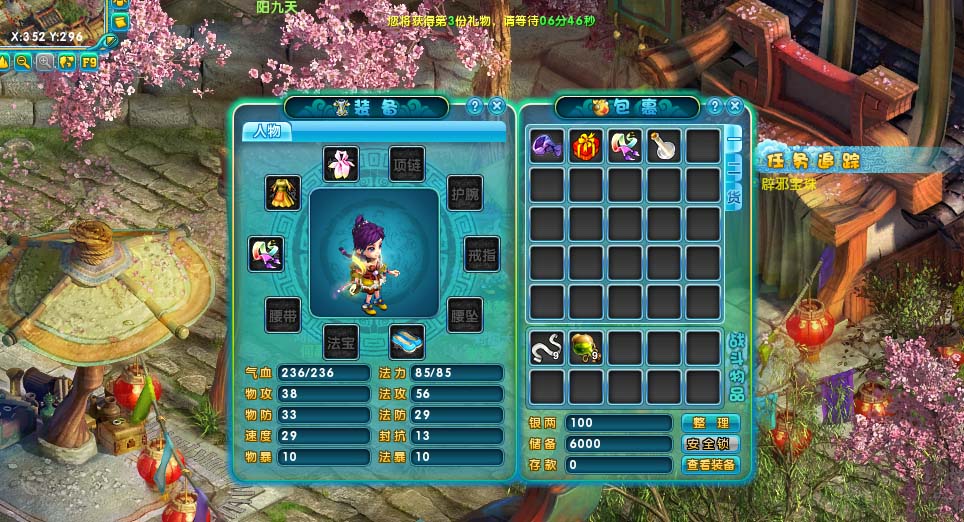
Task: Click the 查看装备 view equipment button
Action: click(x=711, y=465)
